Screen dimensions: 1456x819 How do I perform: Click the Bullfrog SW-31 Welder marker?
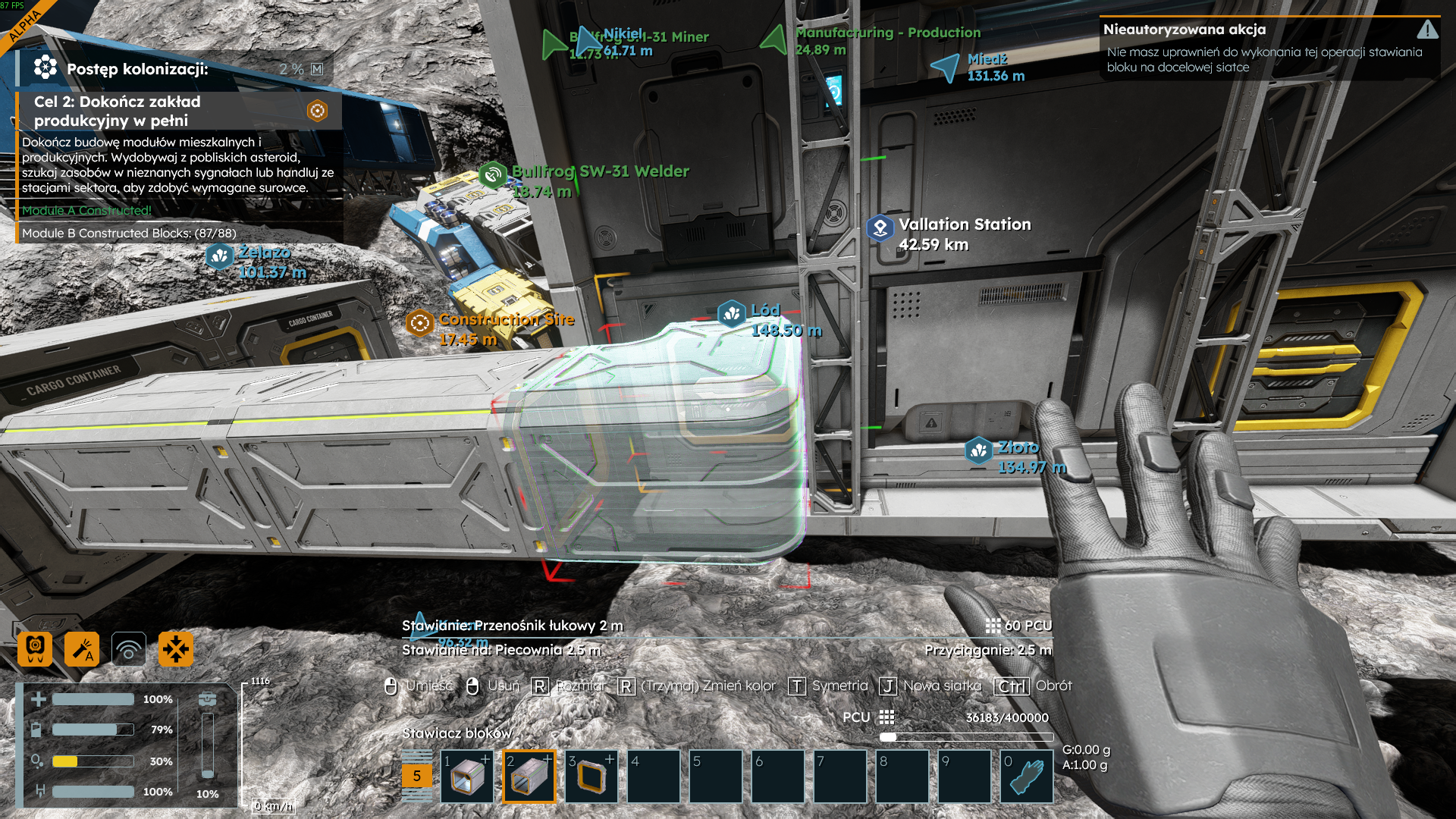tap(493, 175)
